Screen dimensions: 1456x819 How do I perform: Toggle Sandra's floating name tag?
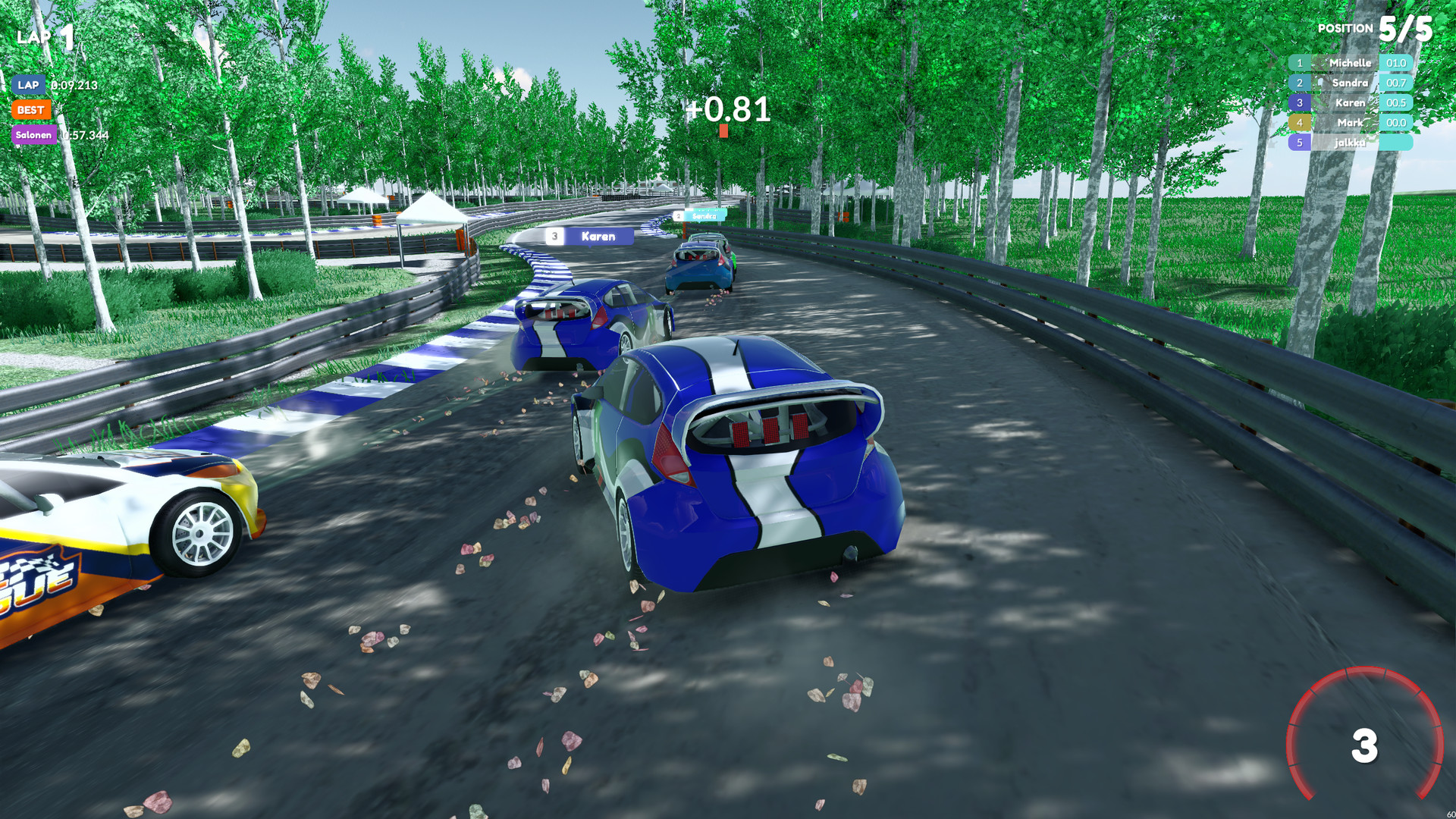click(701, 215)
